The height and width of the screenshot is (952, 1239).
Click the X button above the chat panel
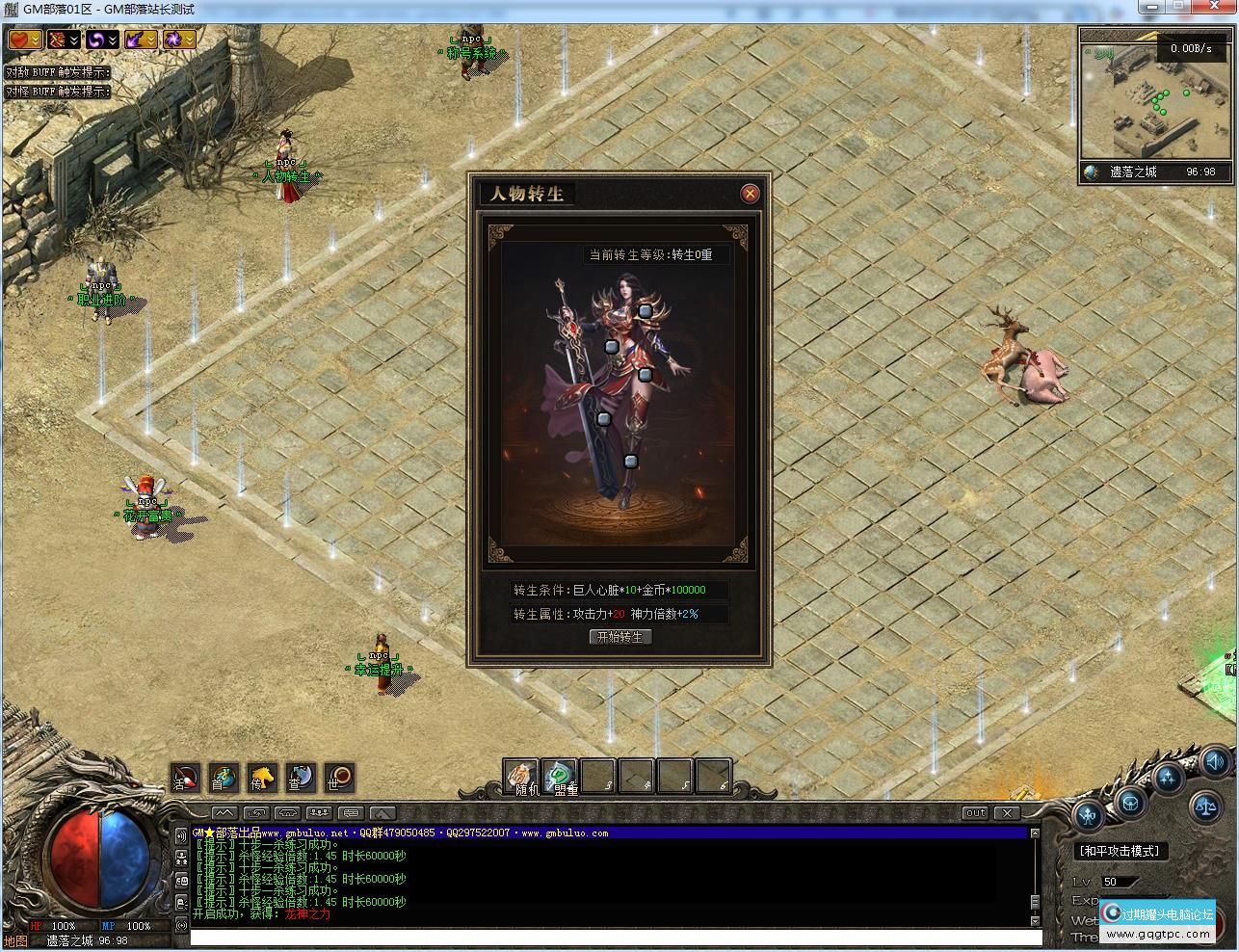click(x=1007, y=813)
